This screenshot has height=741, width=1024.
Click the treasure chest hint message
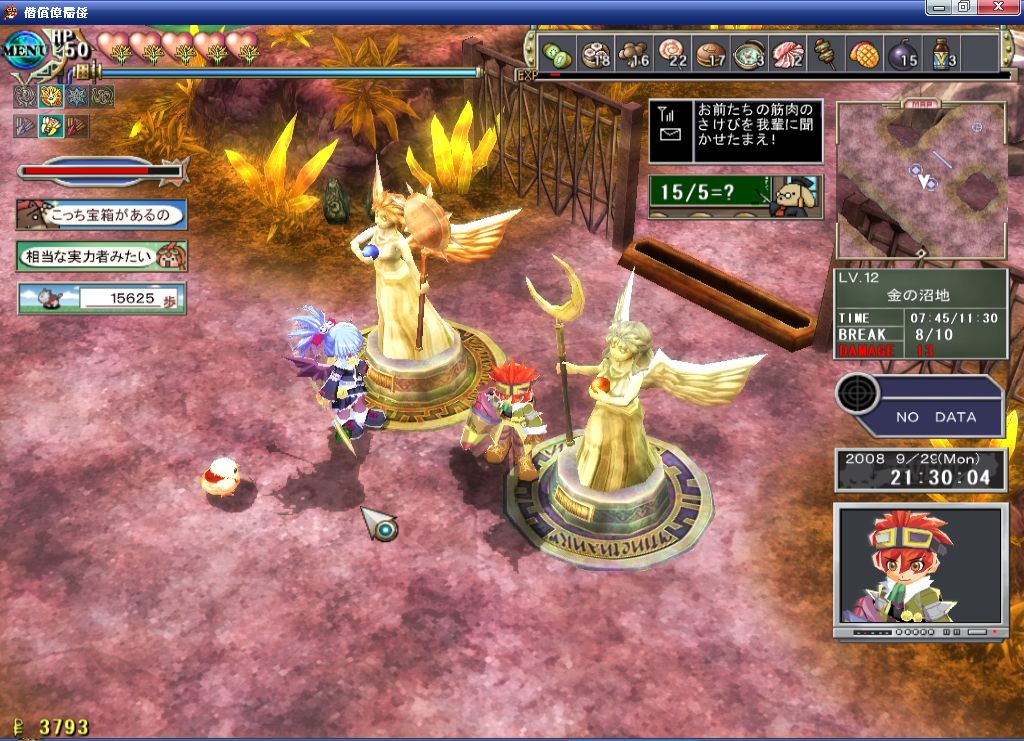101,214
